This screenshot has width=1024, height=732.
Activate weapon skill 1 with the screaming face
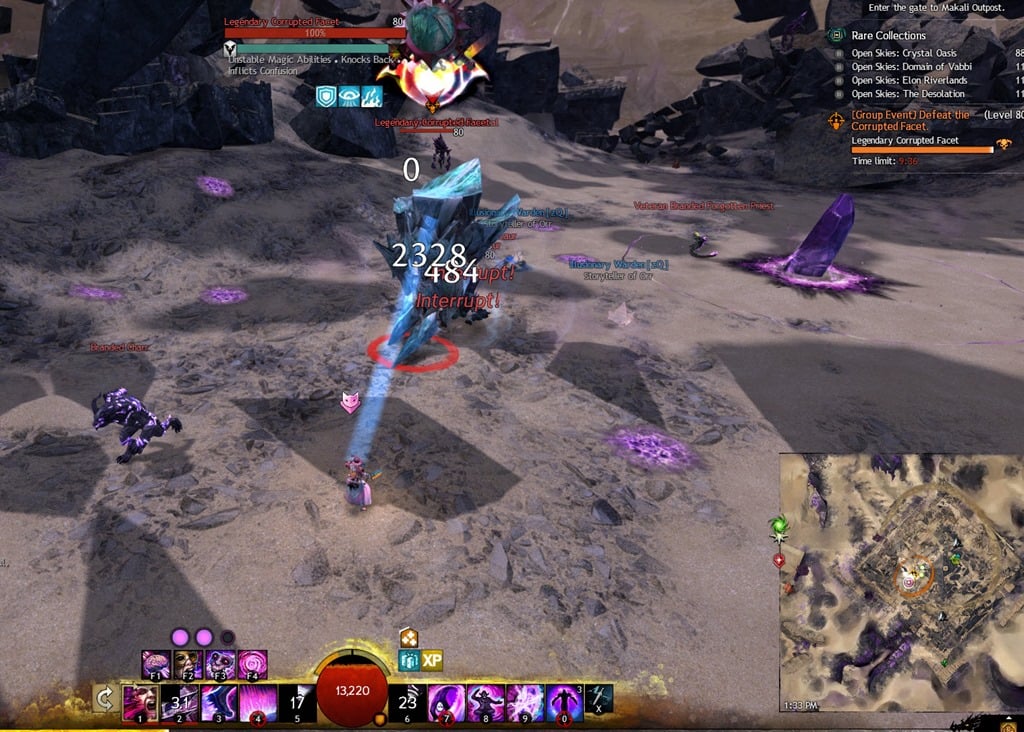point(137,703)
